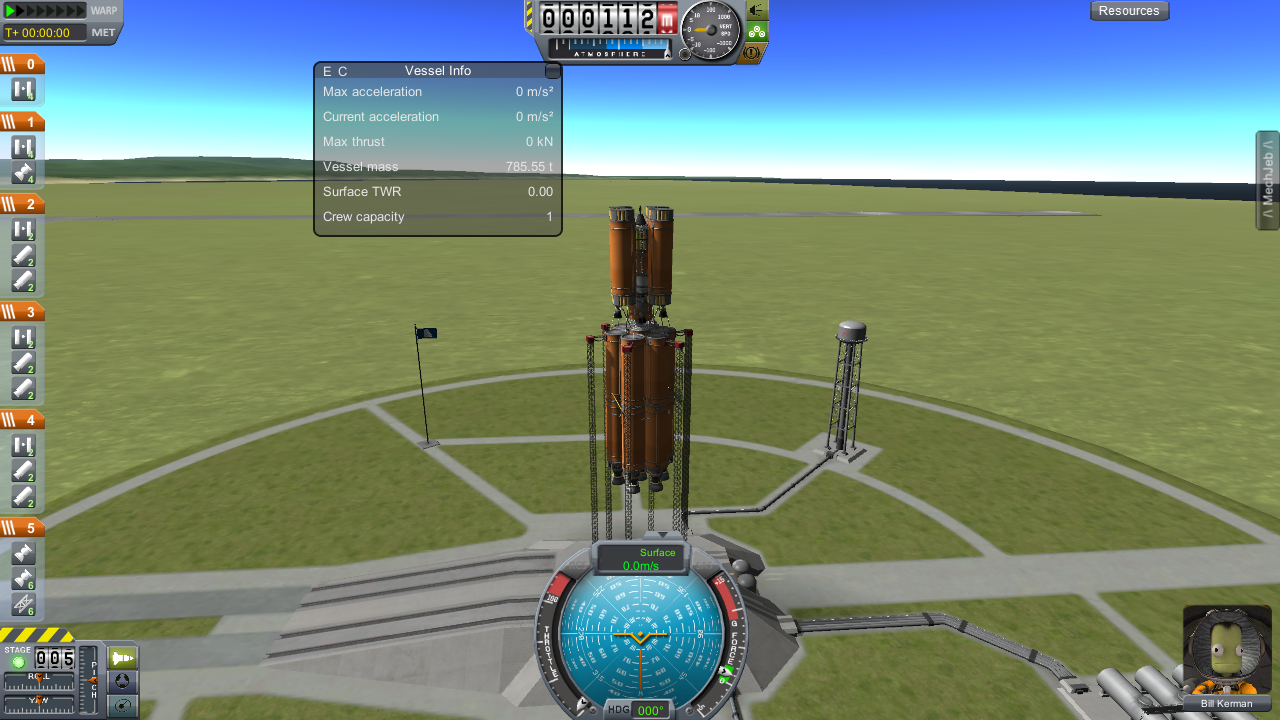Click the stage 1 header
Viewport: 1280px width, 720px height.
point(22,122)
